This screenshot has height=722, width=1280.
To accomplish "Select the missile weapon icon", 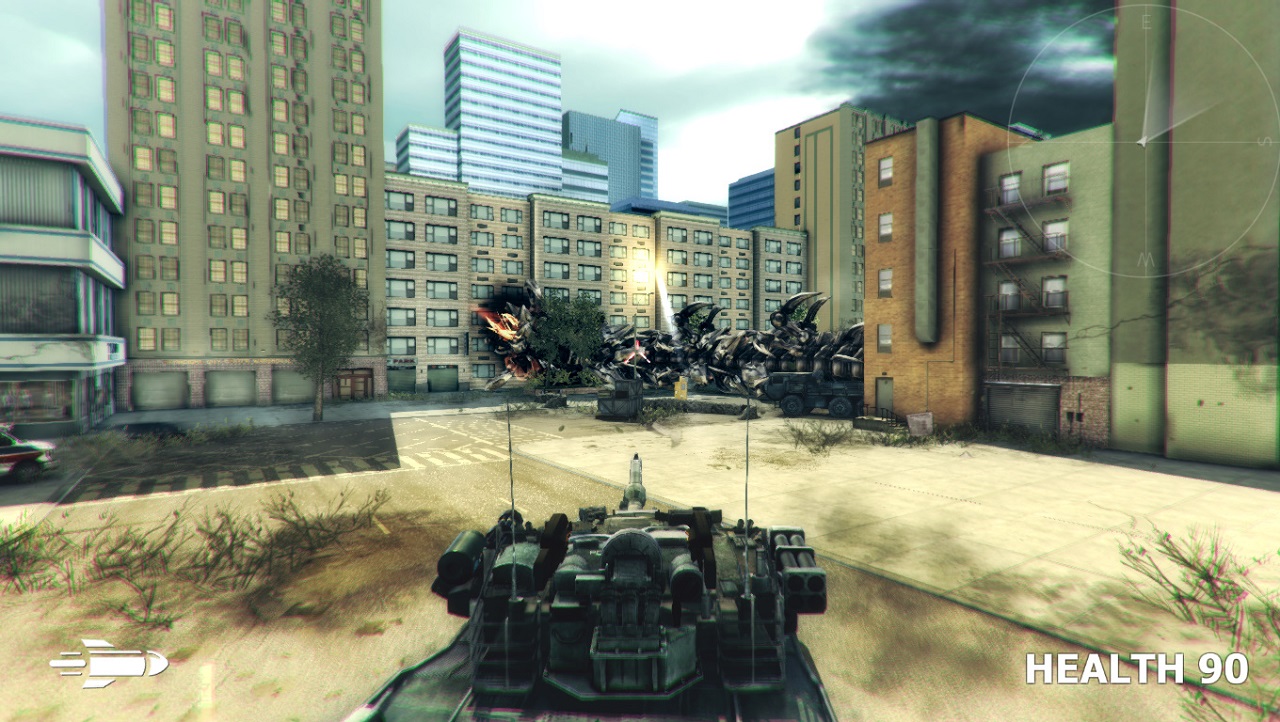I will [x=108, y=663].
